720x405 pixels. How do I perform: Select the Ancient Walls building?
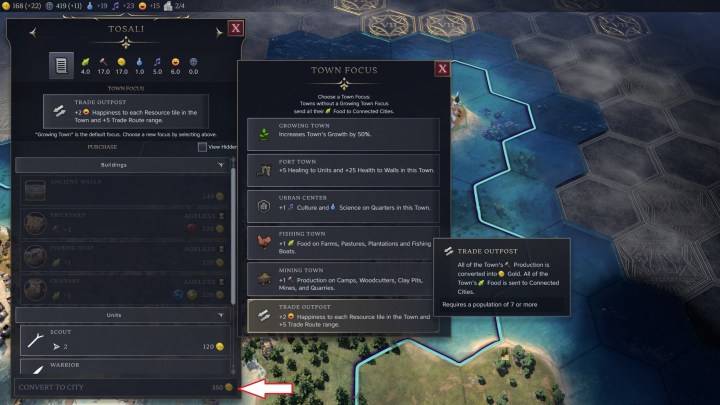124,189
